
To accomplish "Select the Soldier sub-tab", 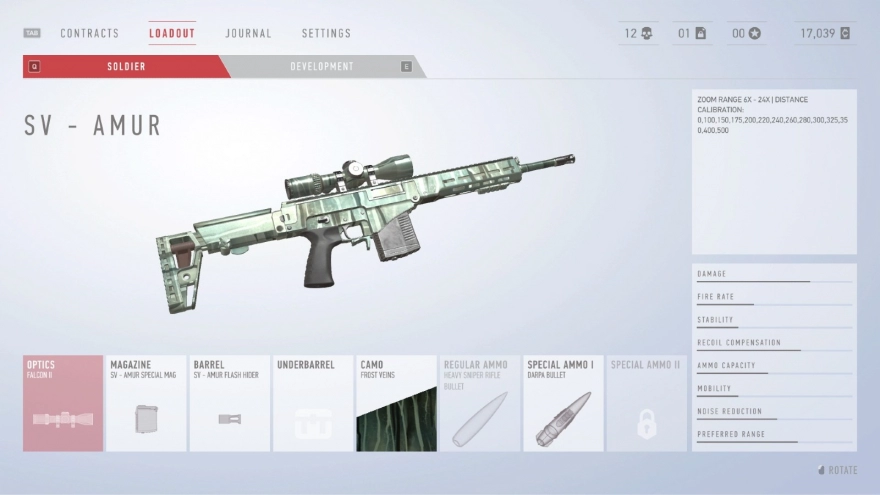I will (127, 67).
